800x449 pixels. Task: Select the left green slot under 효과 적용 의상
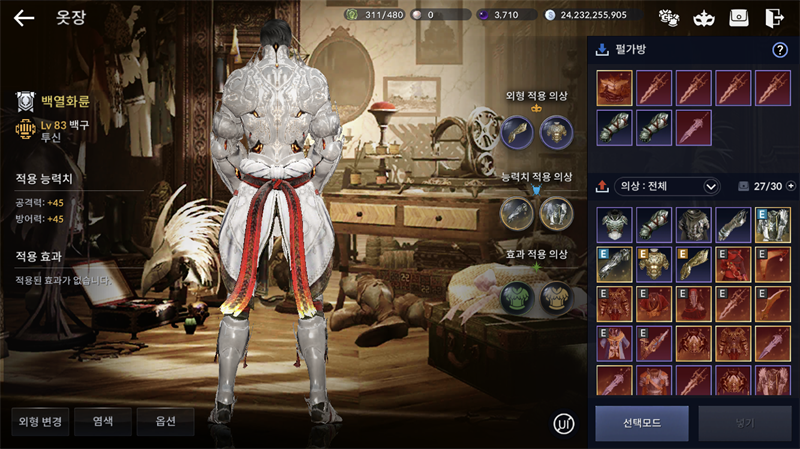[x=517, y=294]
